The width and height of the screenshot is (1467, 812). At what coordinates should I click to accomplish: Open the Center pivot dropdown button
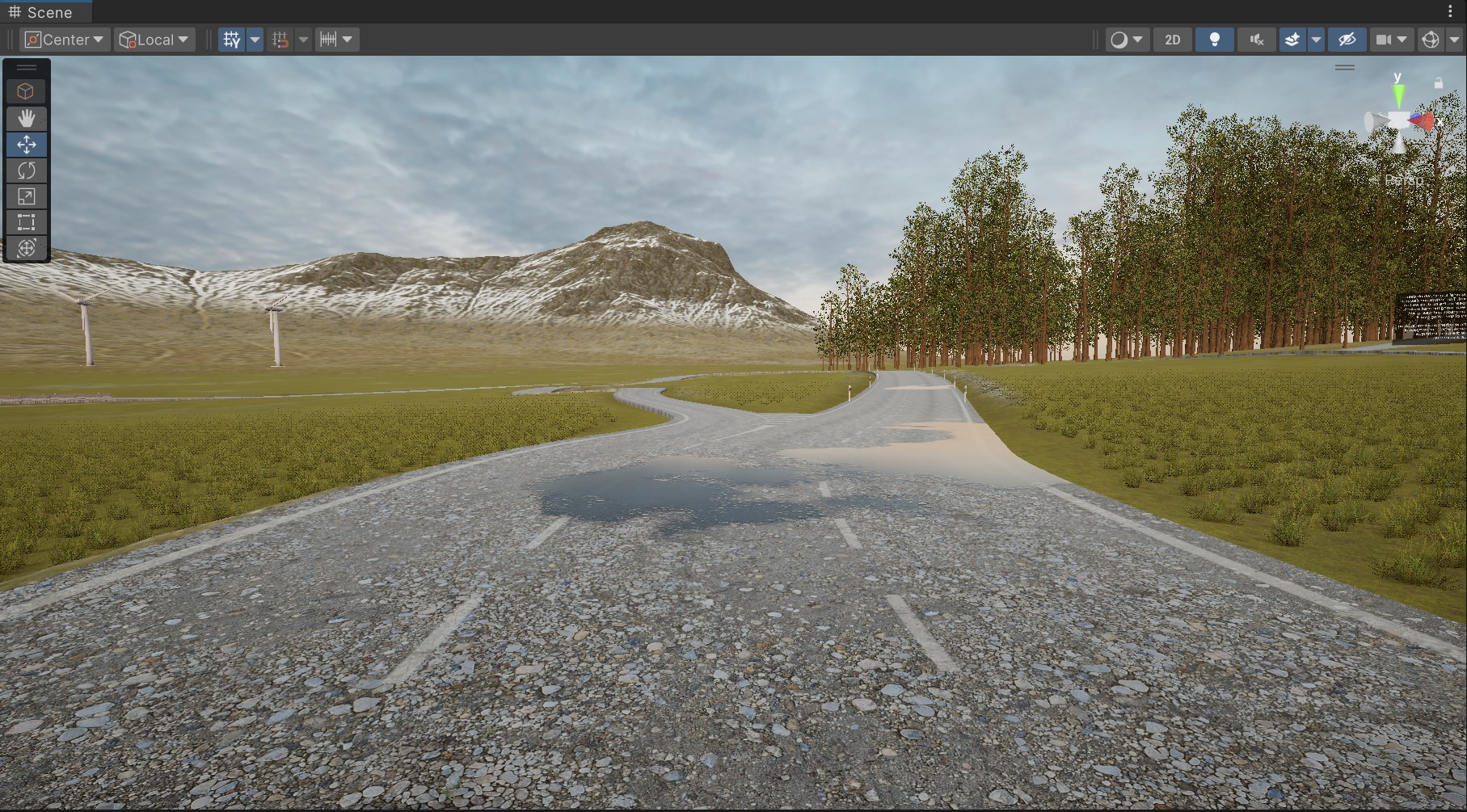[x=64, y=39]
